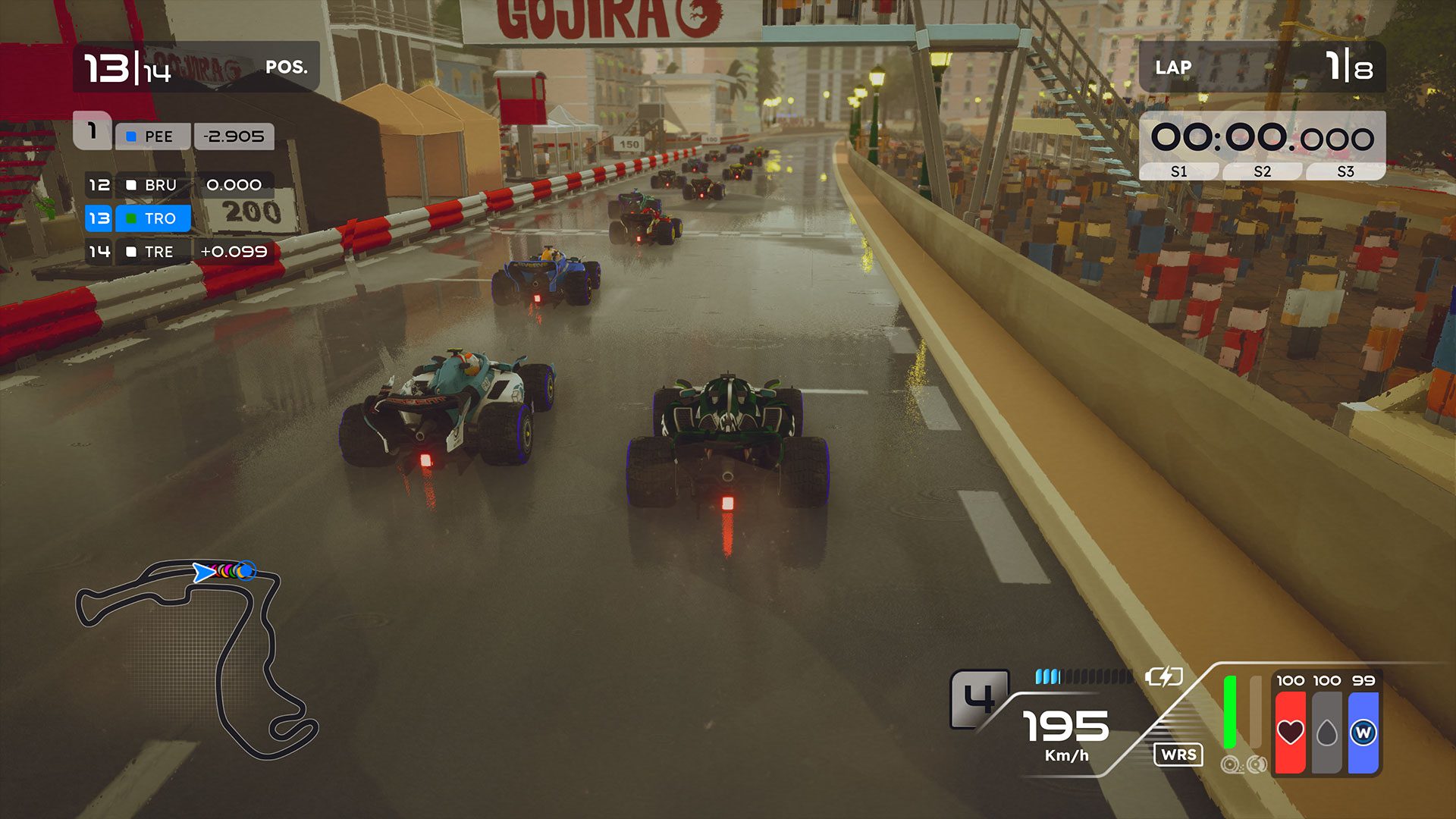The width and height of the screenshot is (1456, 819).
Task: Toggle the WRS mode indicator
Action: [x=1178, y=755]
